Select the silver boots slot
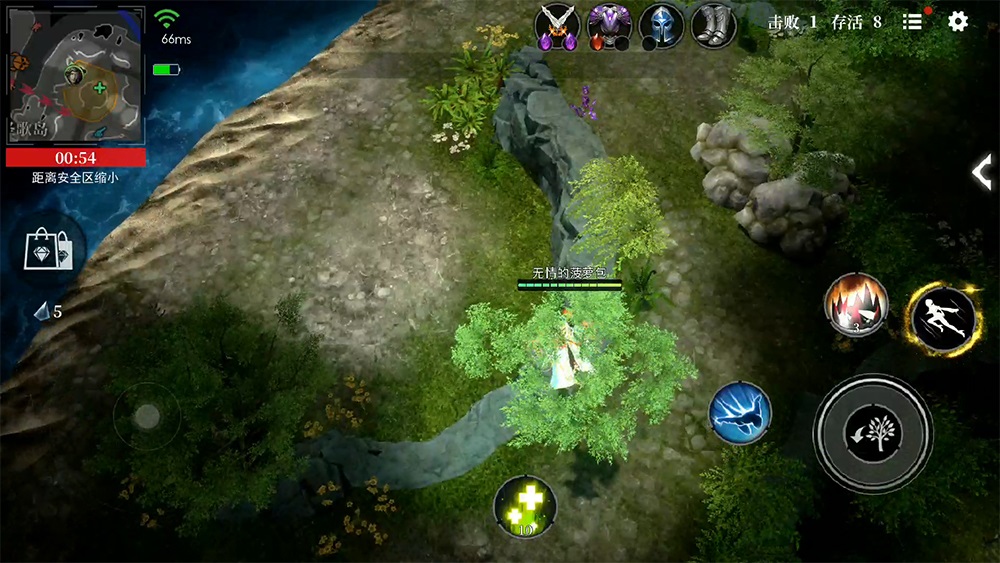The image size is (1000, 563). [713, 26]
